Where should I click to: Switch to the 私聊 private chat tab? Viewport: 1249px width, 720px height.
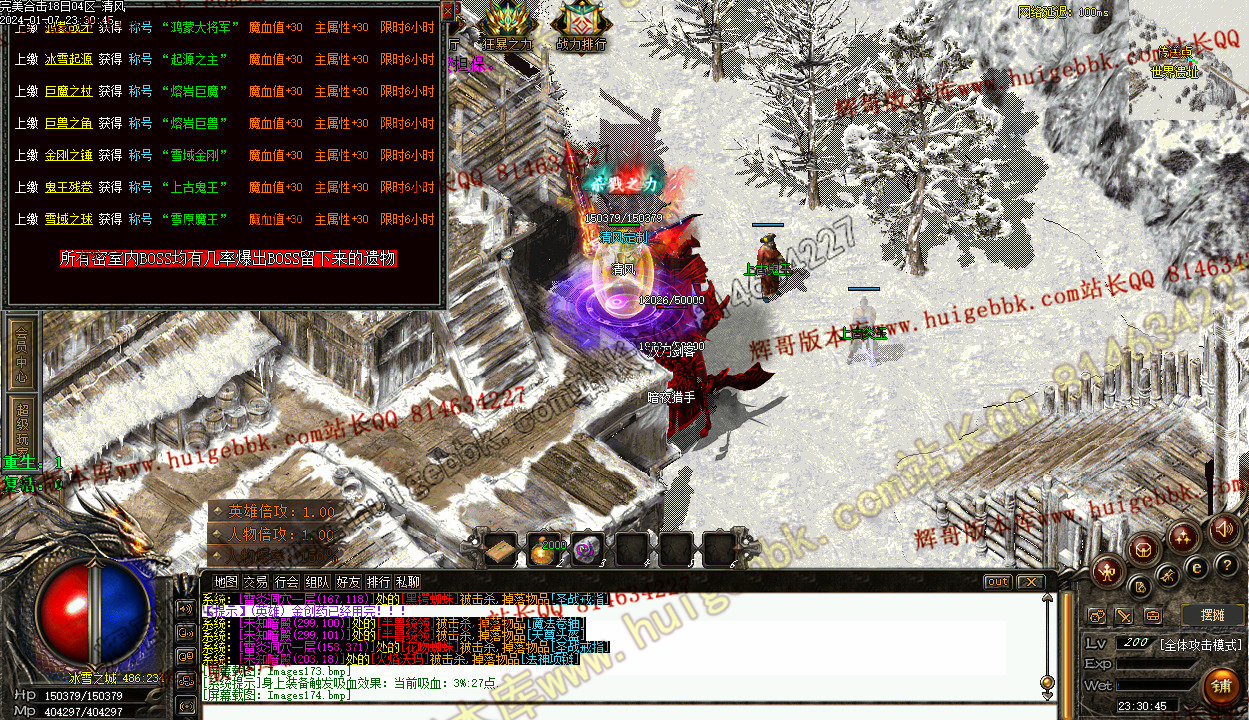click(407, 581)
